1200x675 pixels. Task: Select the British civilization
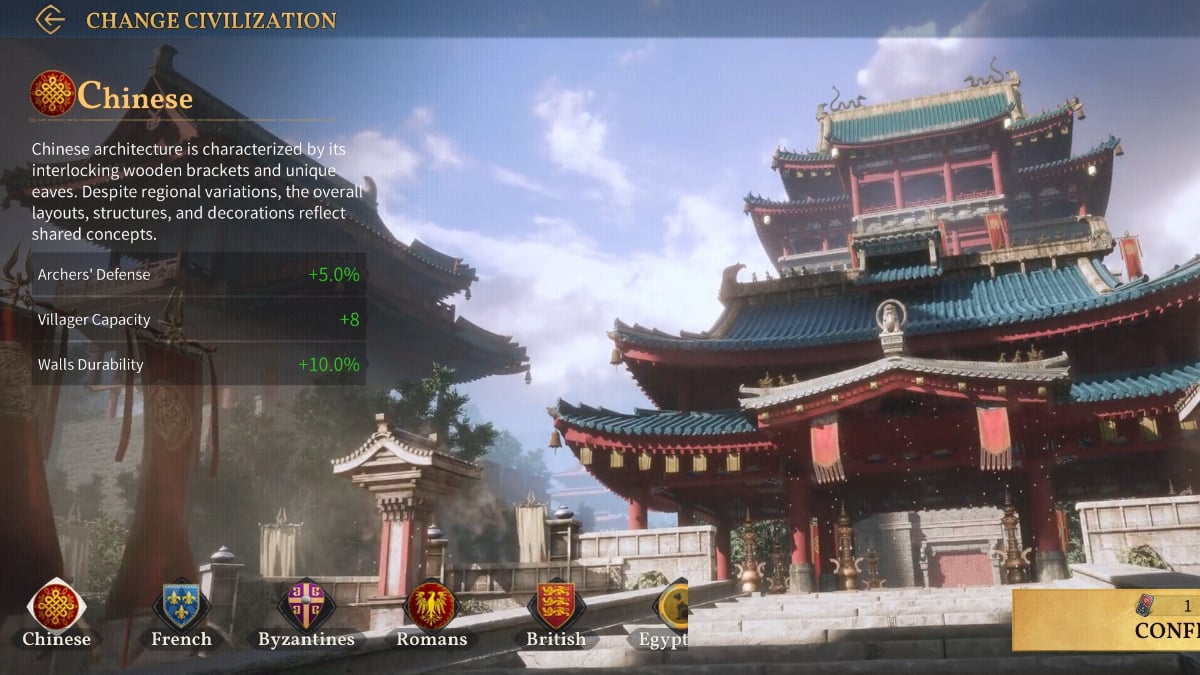tap(556, 607)
